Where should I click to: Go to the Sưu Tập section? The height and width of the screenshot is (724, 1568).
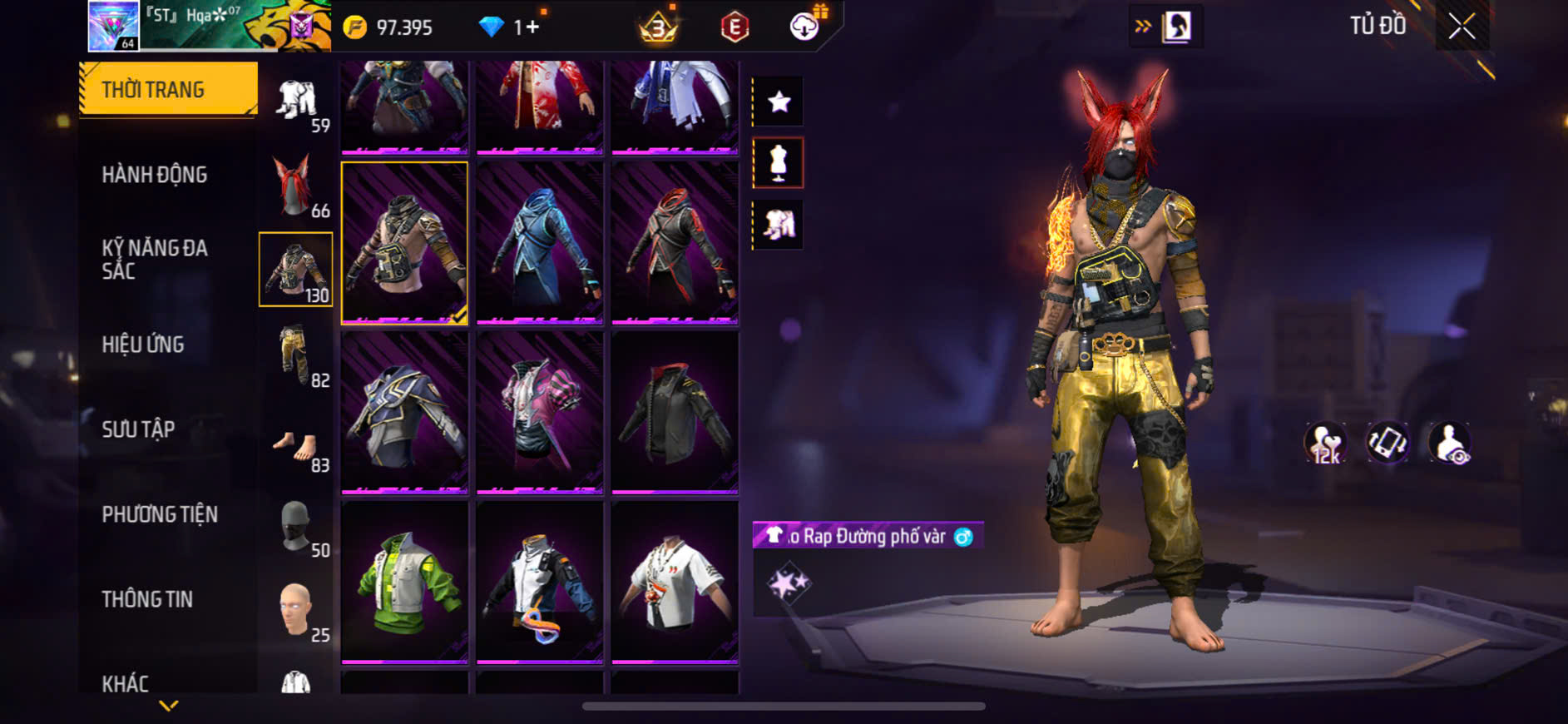(138, 429)
